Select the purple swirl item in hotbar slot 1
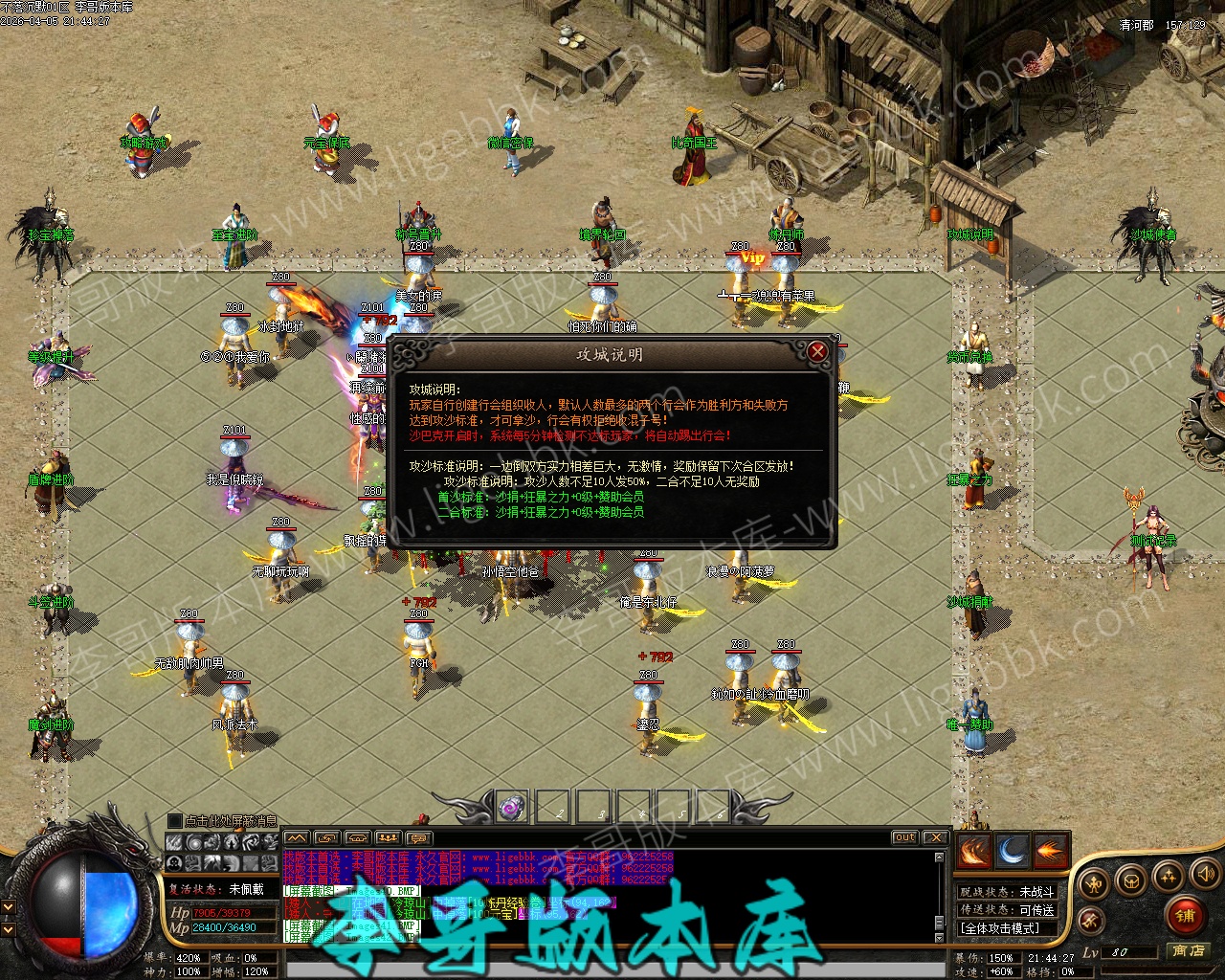Image resolution: width=1225 pixels, height=980 pixels. 512,807
